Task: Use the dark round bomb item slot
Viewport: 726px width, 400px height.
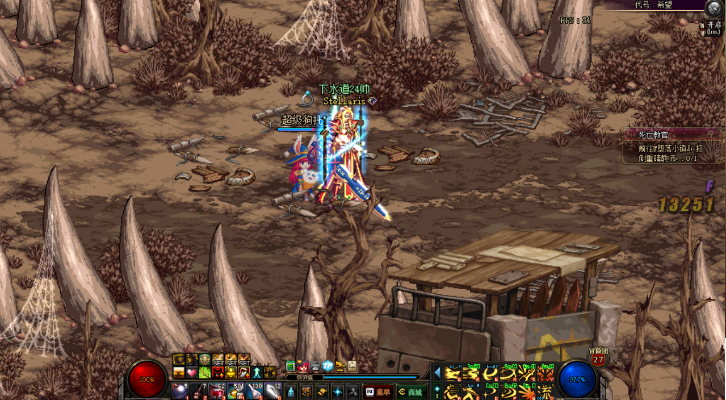Action: 179,389
